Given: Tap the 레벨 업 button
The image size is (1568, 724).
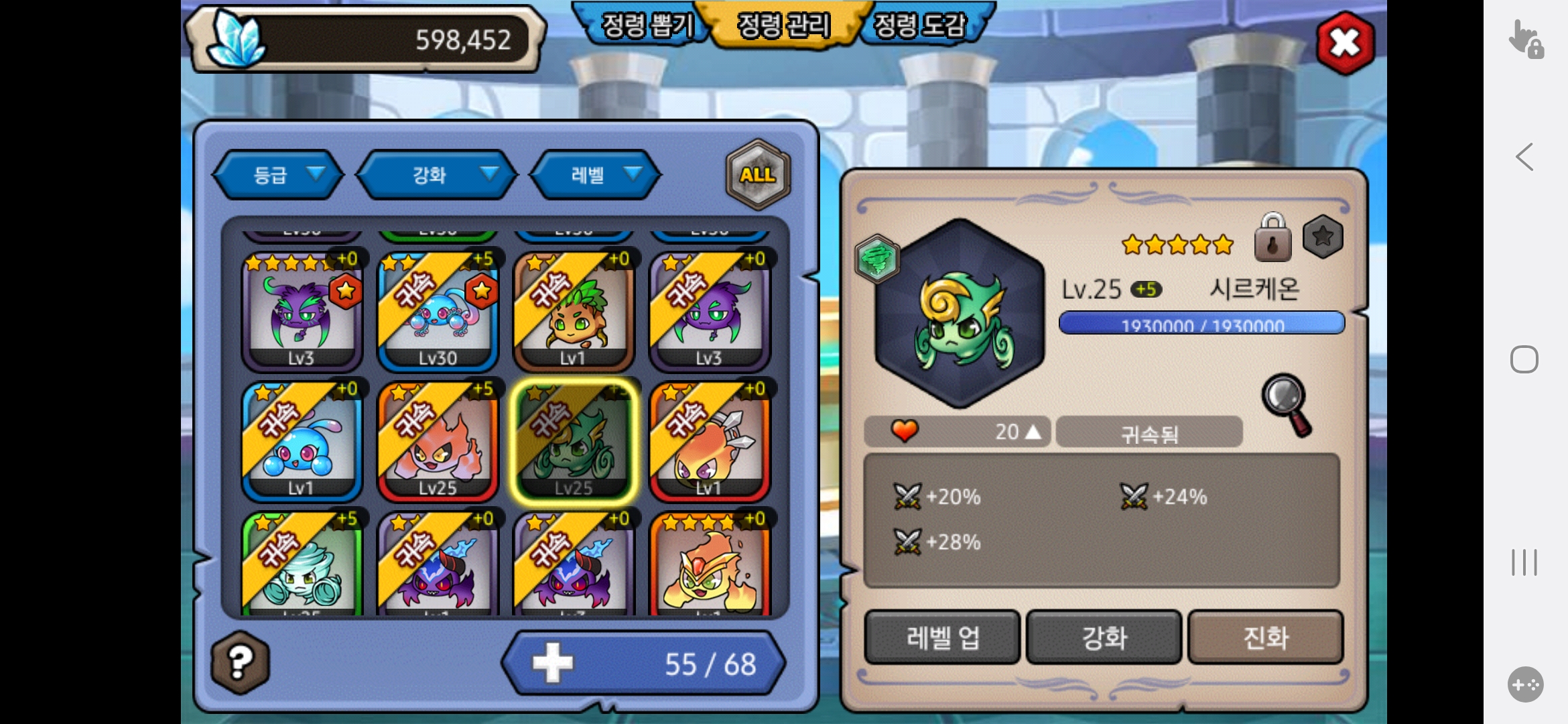Looking at the screenshot, I should [942, 638].
